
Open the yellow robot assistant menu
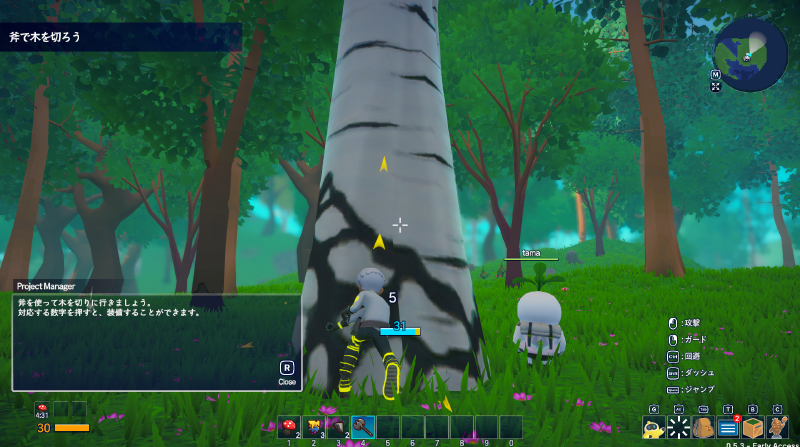pos(654,428)
